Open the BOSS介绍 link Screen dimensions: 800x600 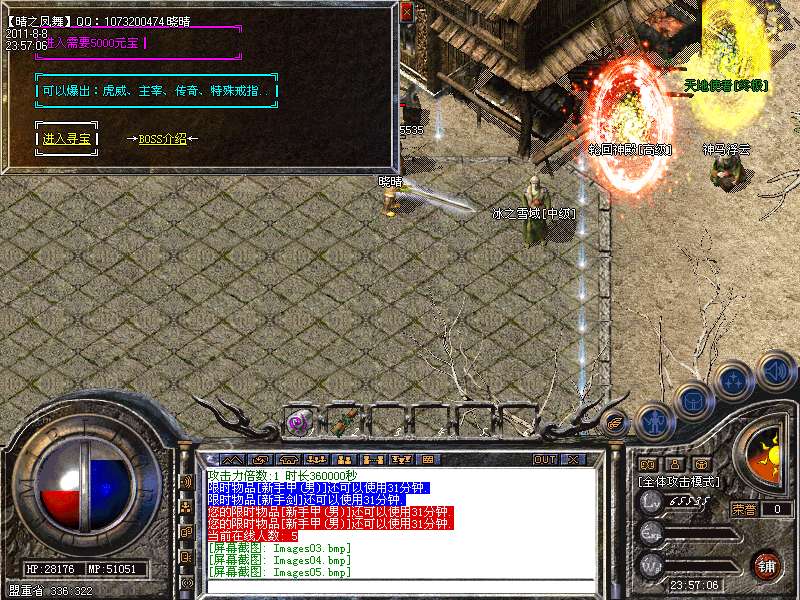click(163, 139)
